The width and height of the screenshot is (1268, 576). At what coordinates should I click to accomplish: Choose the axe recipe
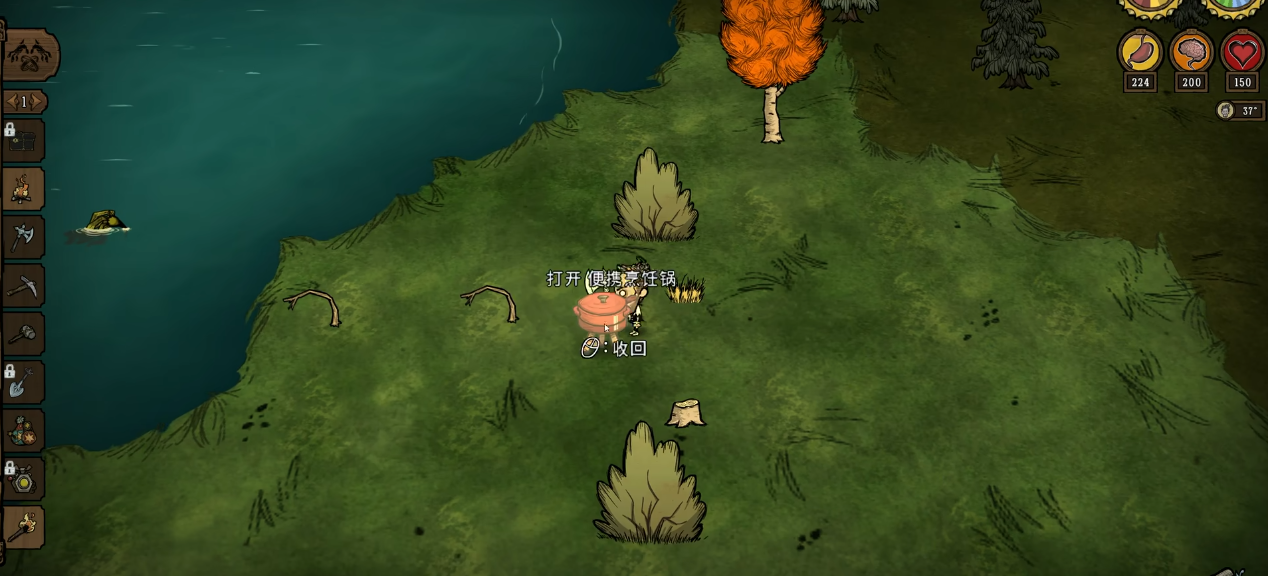(23, 237)
